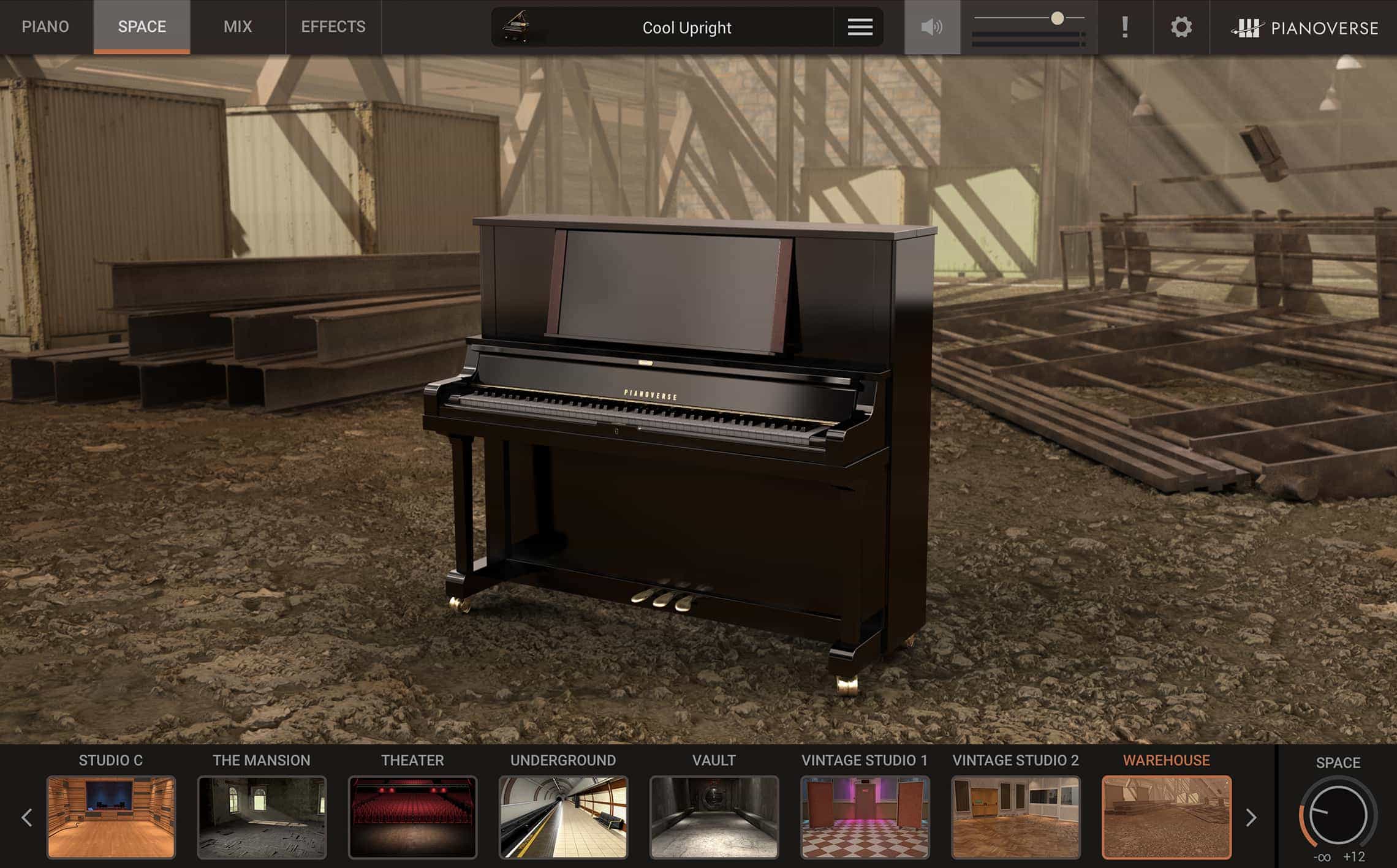
Task: Open the MIX tab
Action: click(238, 27)
